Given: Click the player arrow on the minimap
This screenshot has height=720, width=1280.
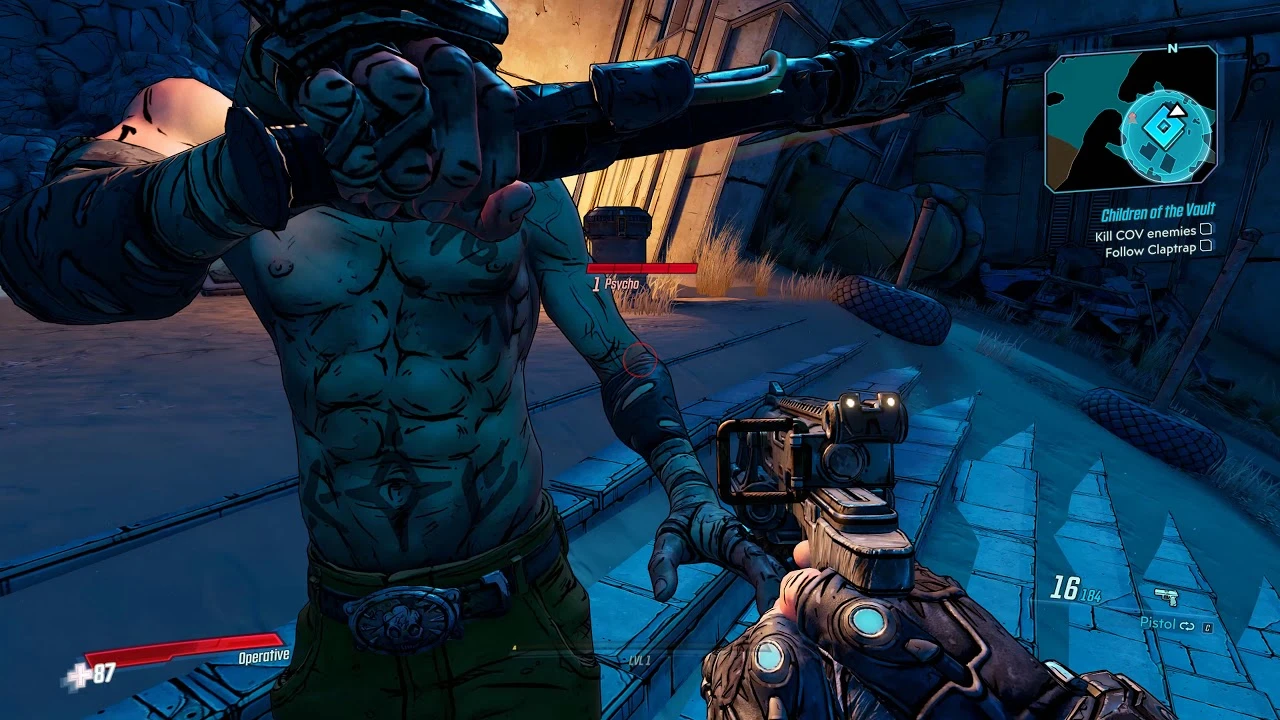Looking at the screenshot, I should click(x=1177, y=110).
